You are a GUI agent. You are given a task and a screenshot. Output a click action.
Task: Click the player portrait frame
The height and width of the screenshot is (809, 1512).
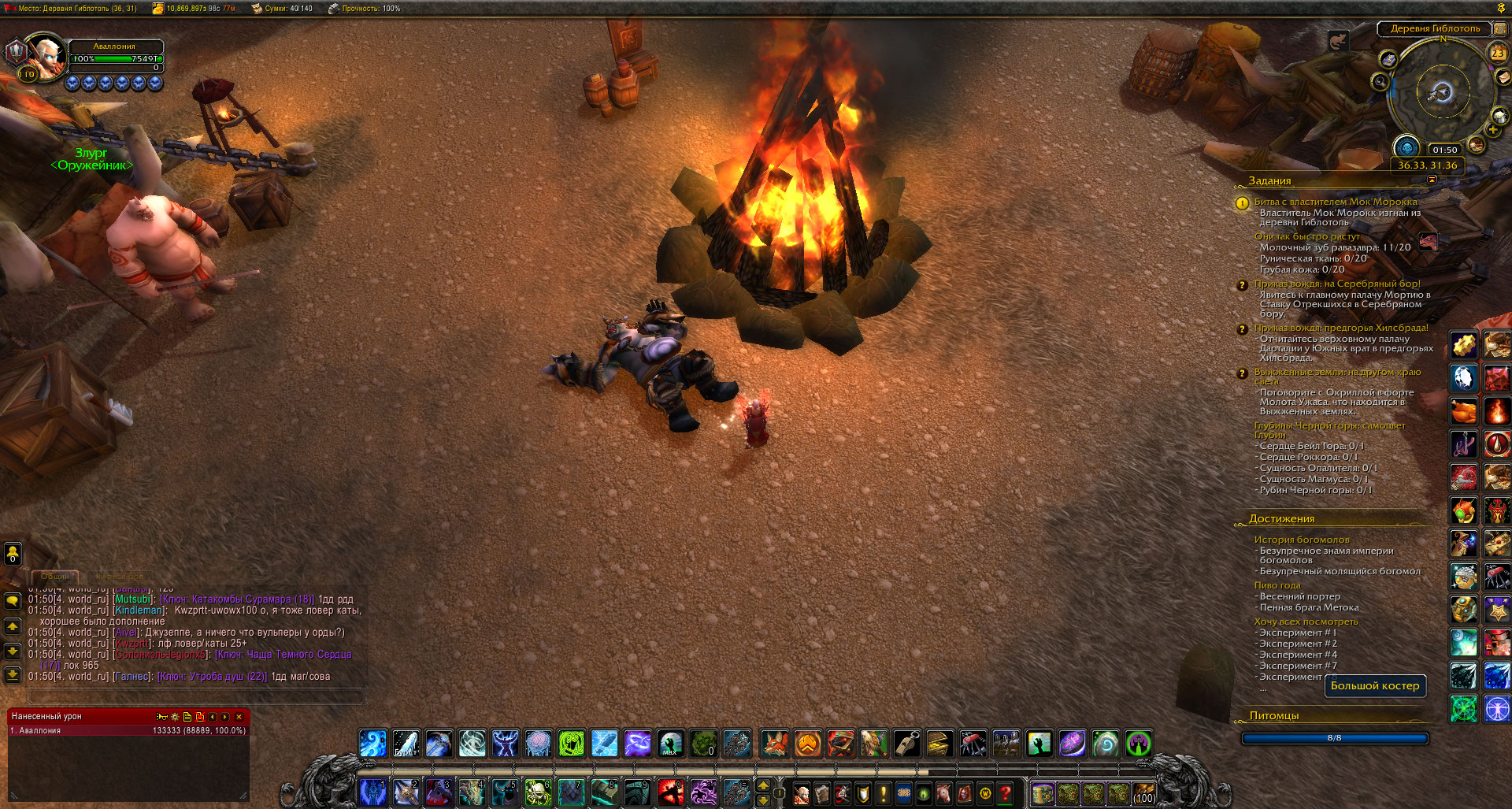(46, 55)
